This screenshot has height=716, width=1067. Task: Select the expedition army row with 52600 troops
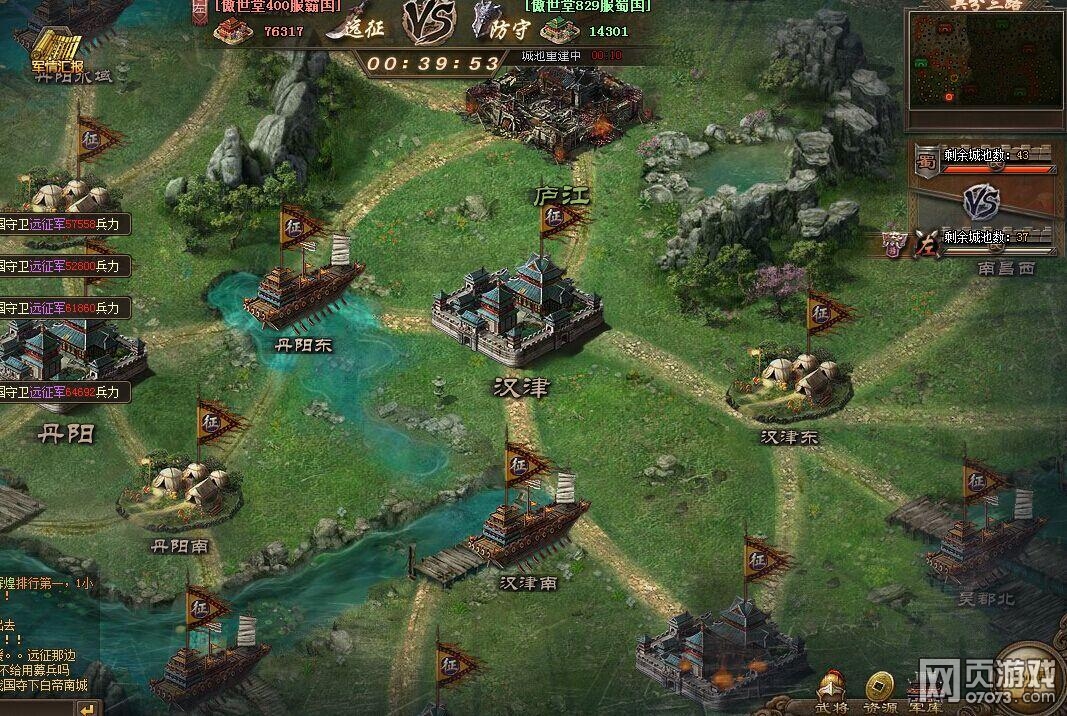click(64, 266)
